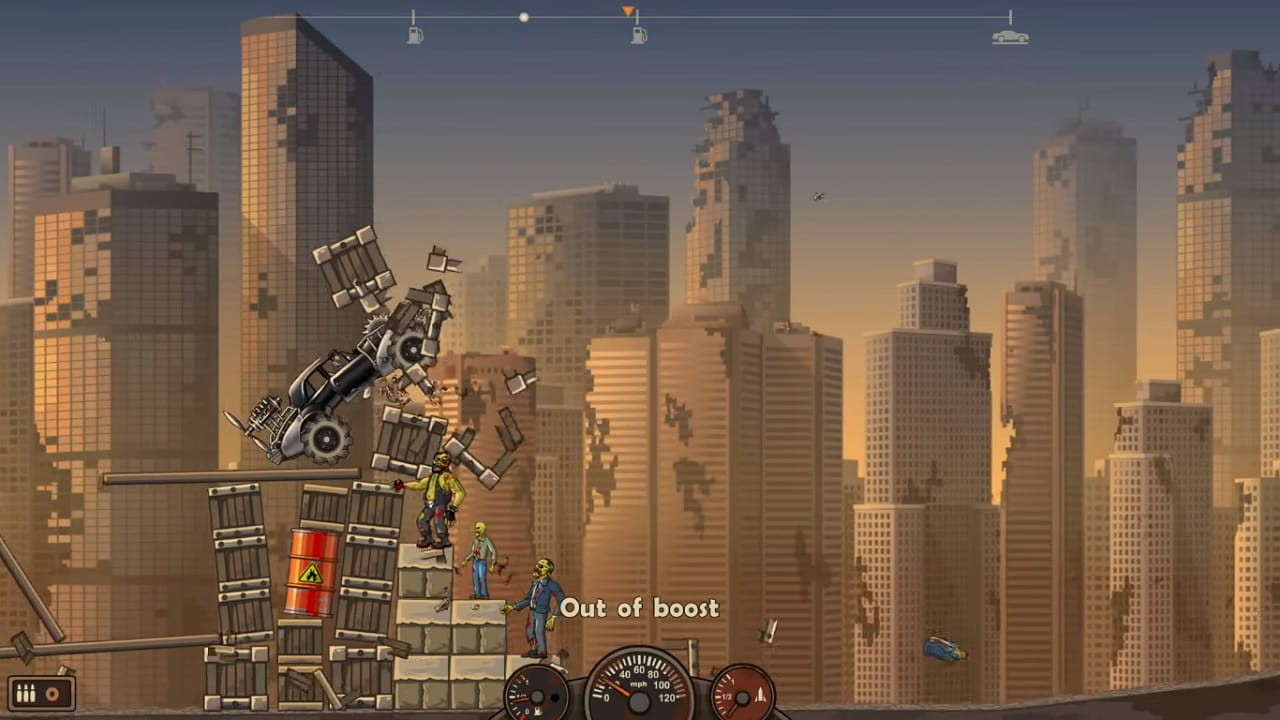1280x720 pixels.
Task: Click the low-fuel warning symbol on left gauge
Action: [x=537, y=710]
